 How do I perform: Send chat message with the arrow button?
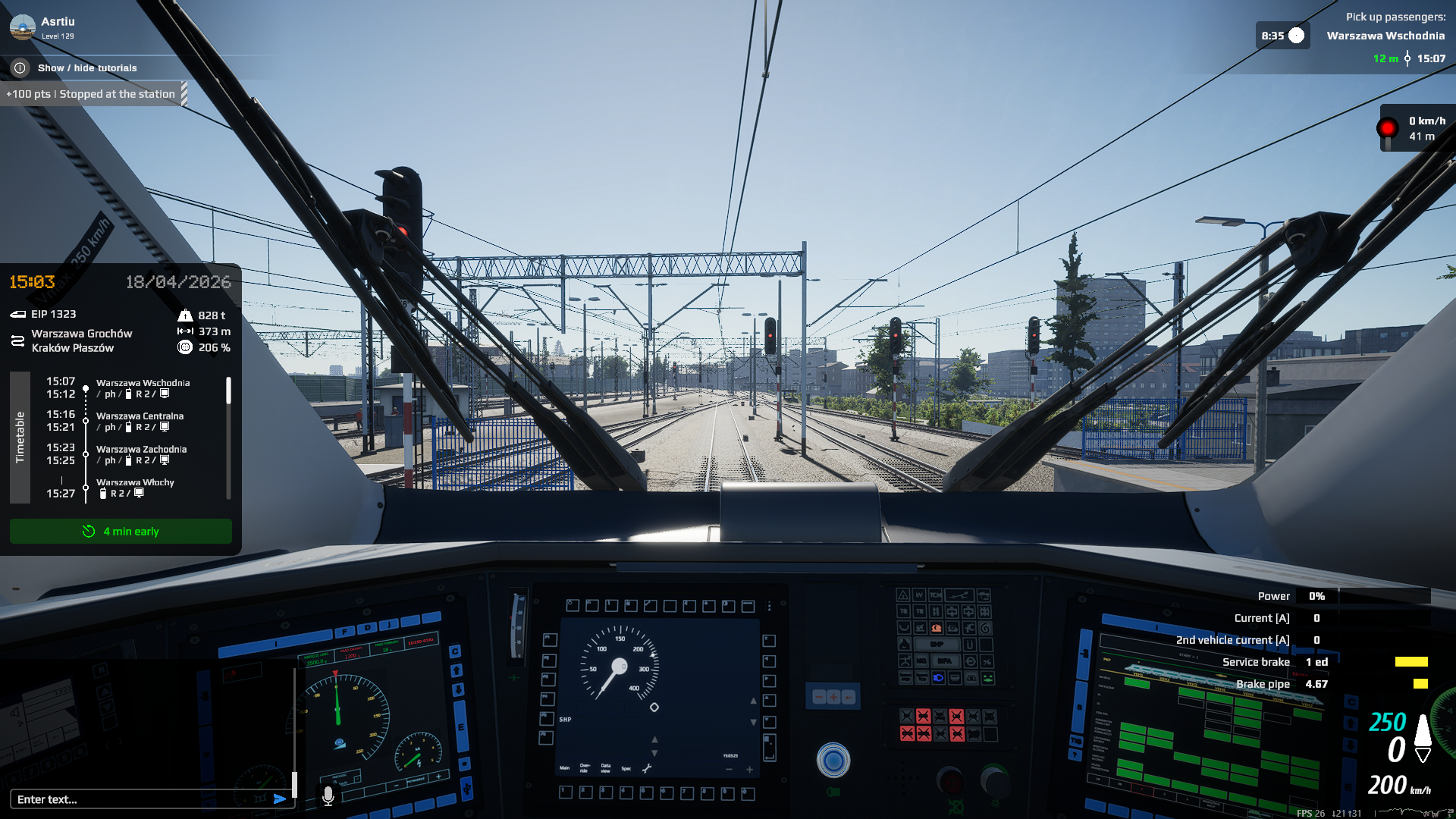click(x=280, y=799)
